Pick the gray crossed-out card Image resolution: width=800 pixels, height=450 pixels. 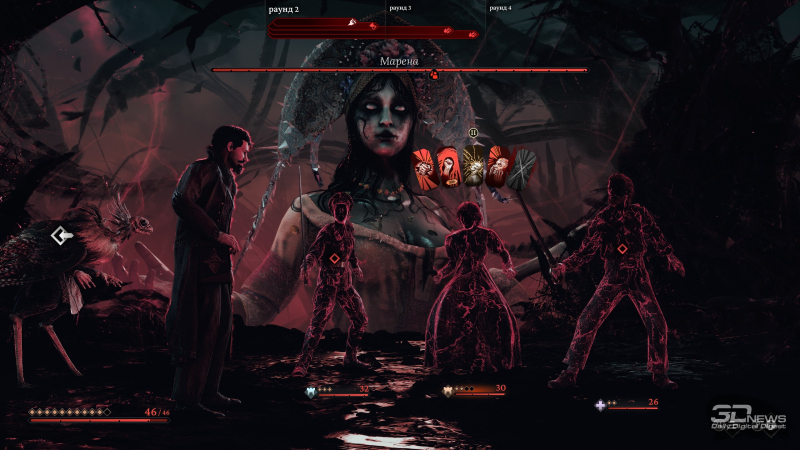522,167
